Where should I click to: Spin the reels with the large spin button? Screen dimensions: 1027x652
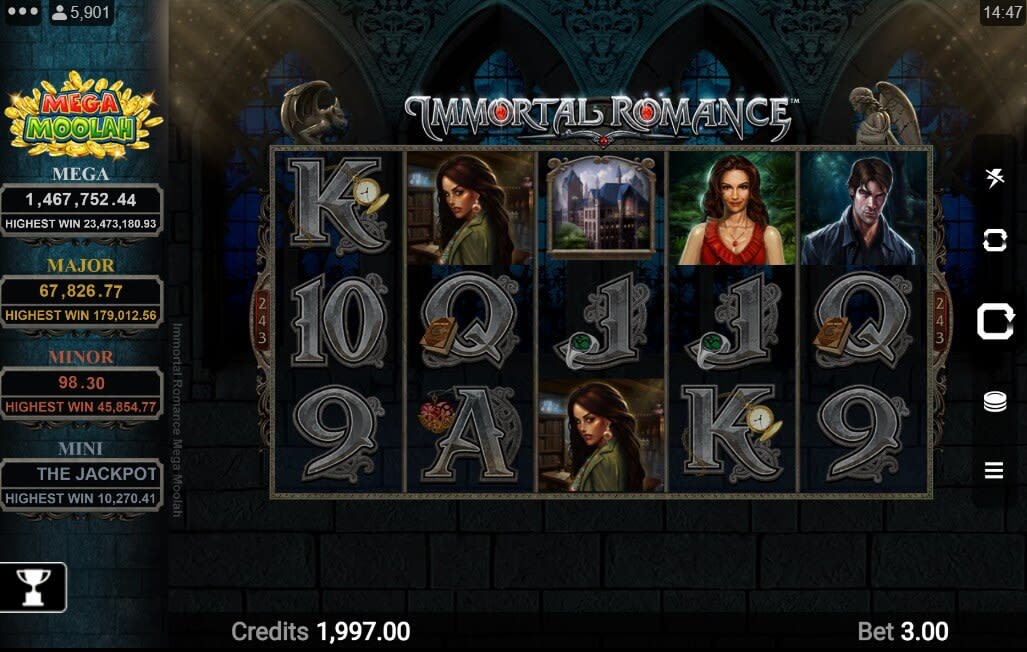[x=995, y=322]
